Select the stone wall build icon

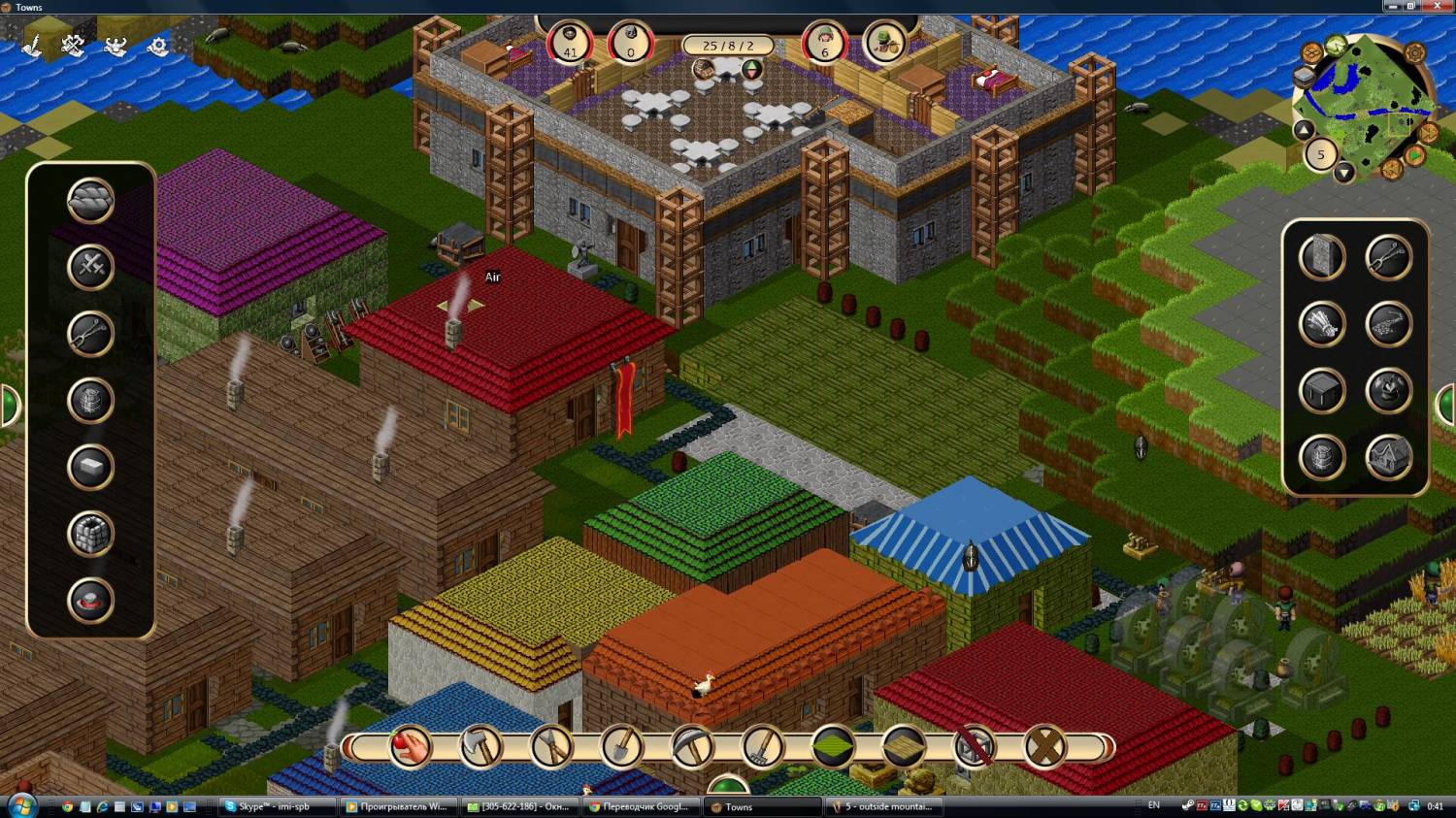coord(1321,258)
